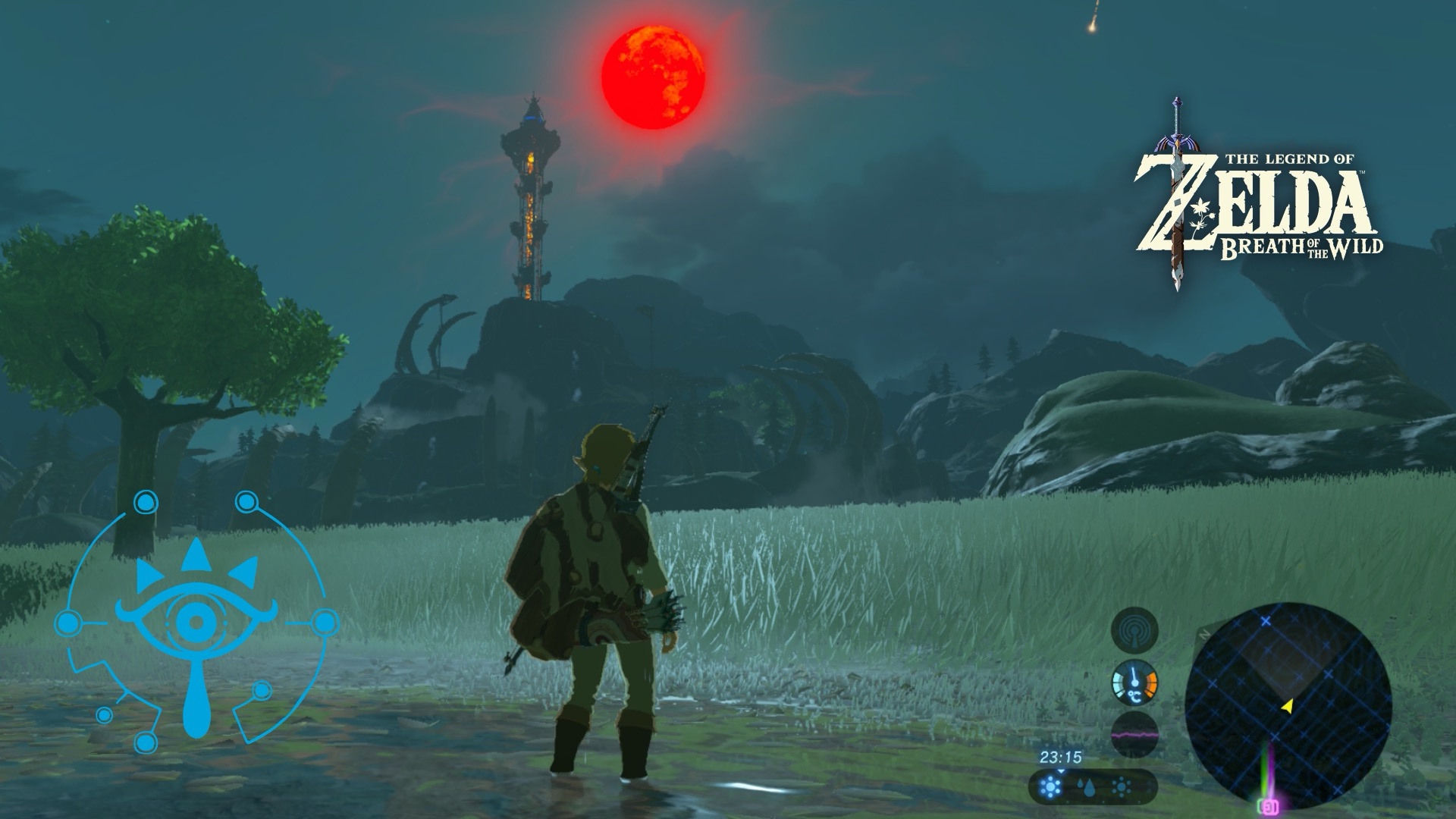Screen dimensions: 1456x819
Task: Select the Sheikah Sensor signal icon
Action: point(1134,631)
